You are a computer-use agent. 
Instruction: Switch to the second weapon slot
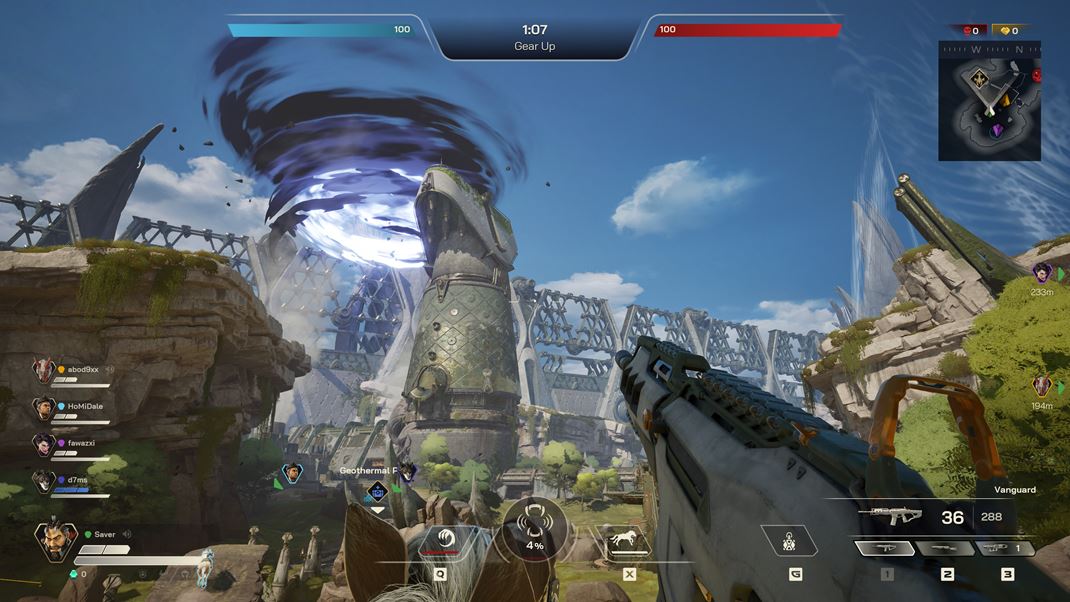946,548
